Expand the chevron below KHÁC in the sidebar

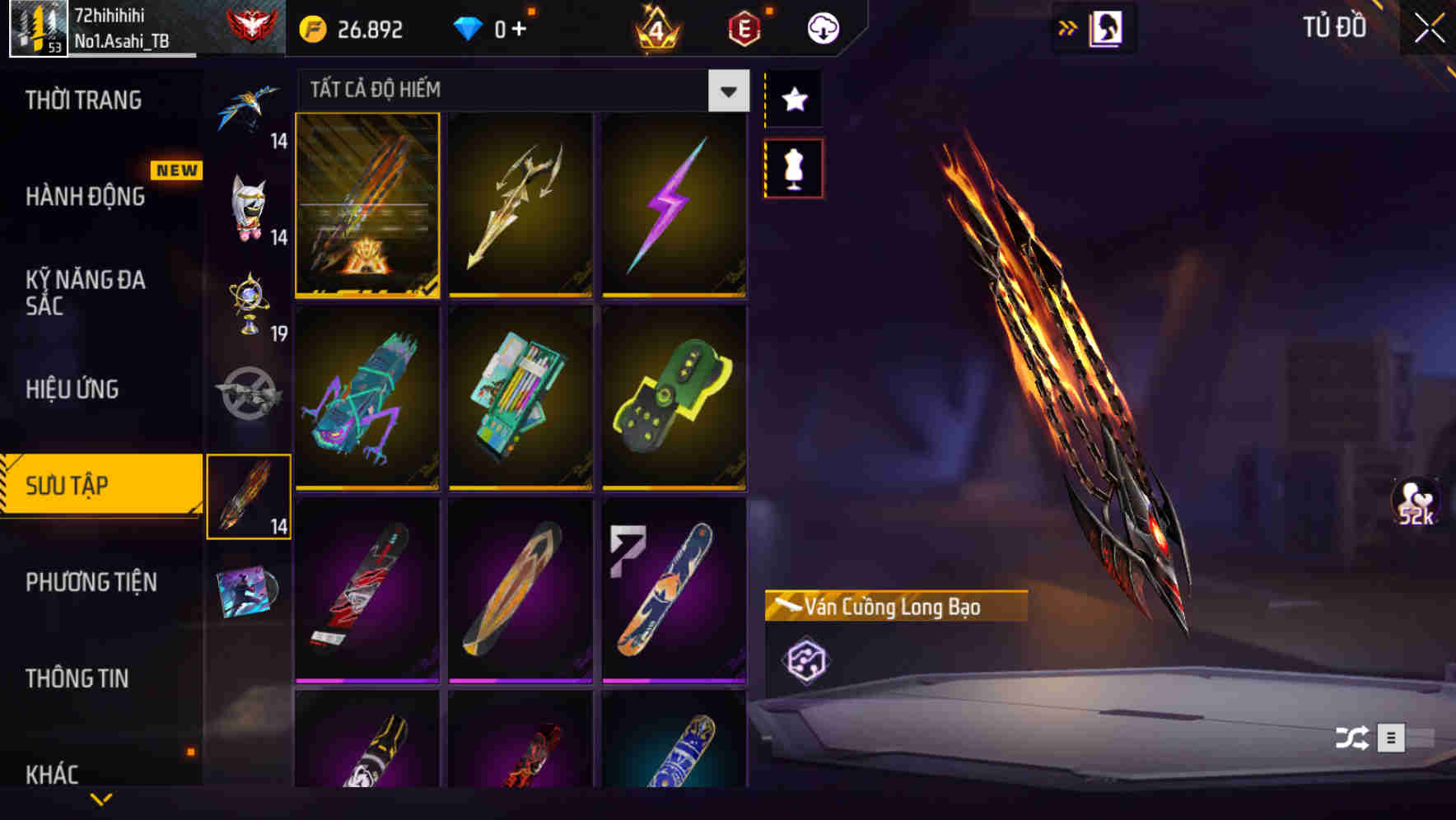[101, 799]
